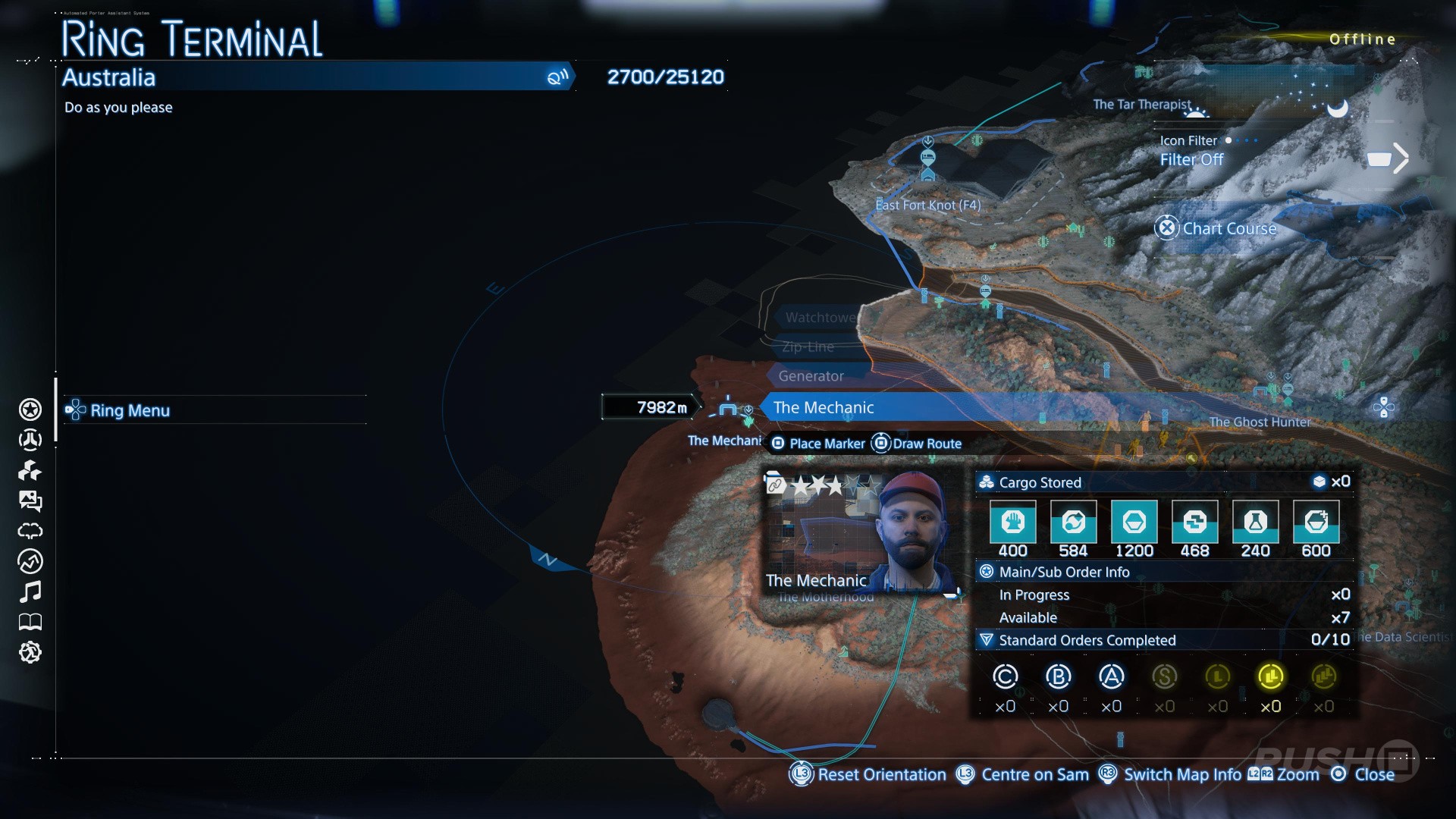Select the gear with runner sidebar icon
Viewport: 1456px width, 819px height.
30,652
